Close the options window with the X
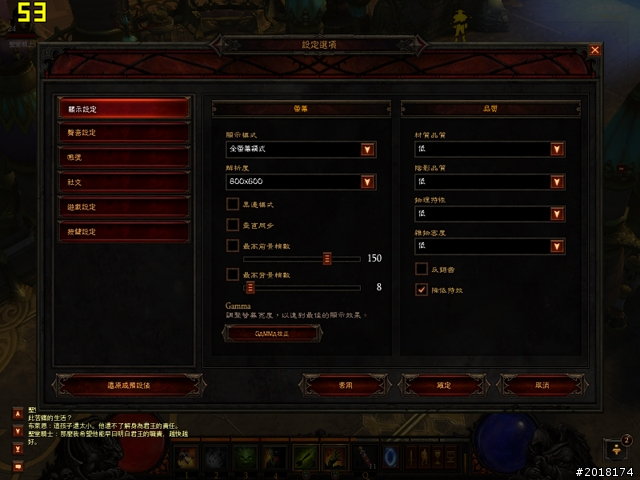Viewport: 640px width, 480px height. pos(595,49)
